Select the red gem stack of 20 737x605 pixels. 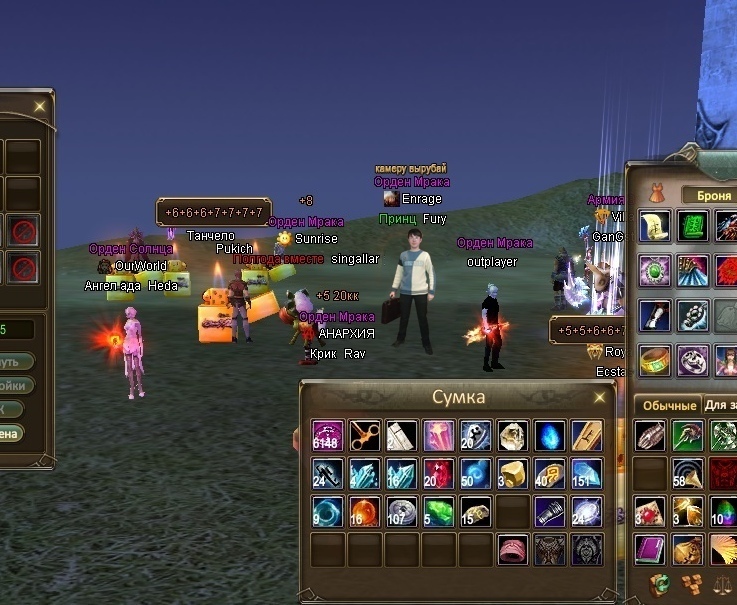point(439,473)
